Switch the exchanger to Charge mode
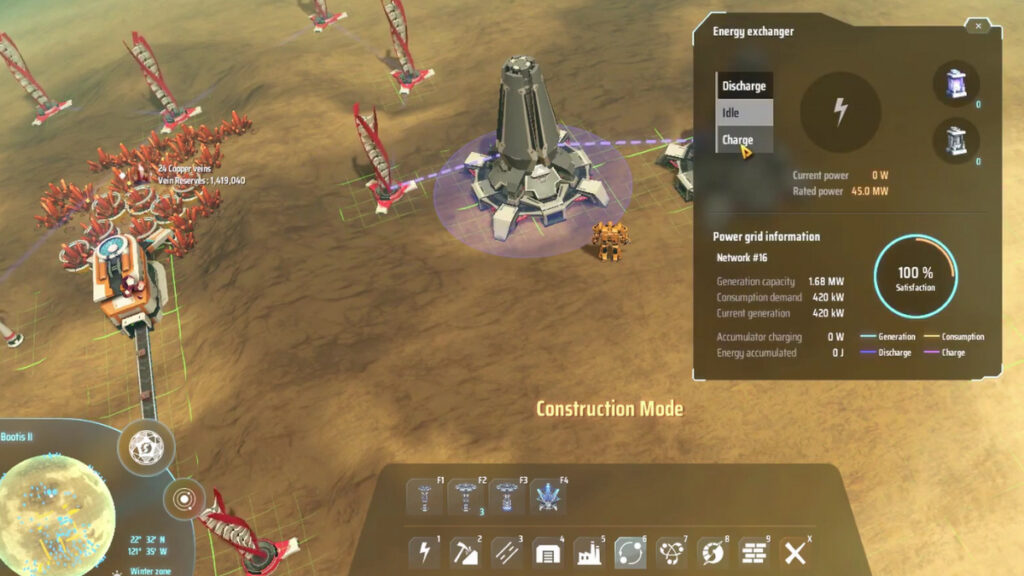The image size is (1024, 576). point(743,140)
